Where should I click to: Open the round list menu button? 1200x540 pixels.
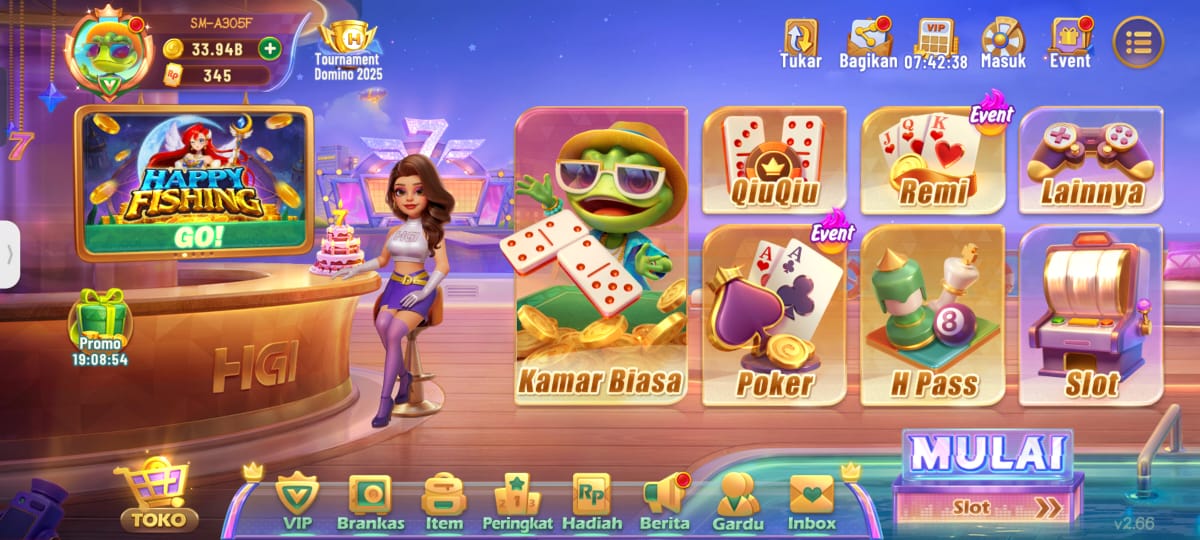1138,42
